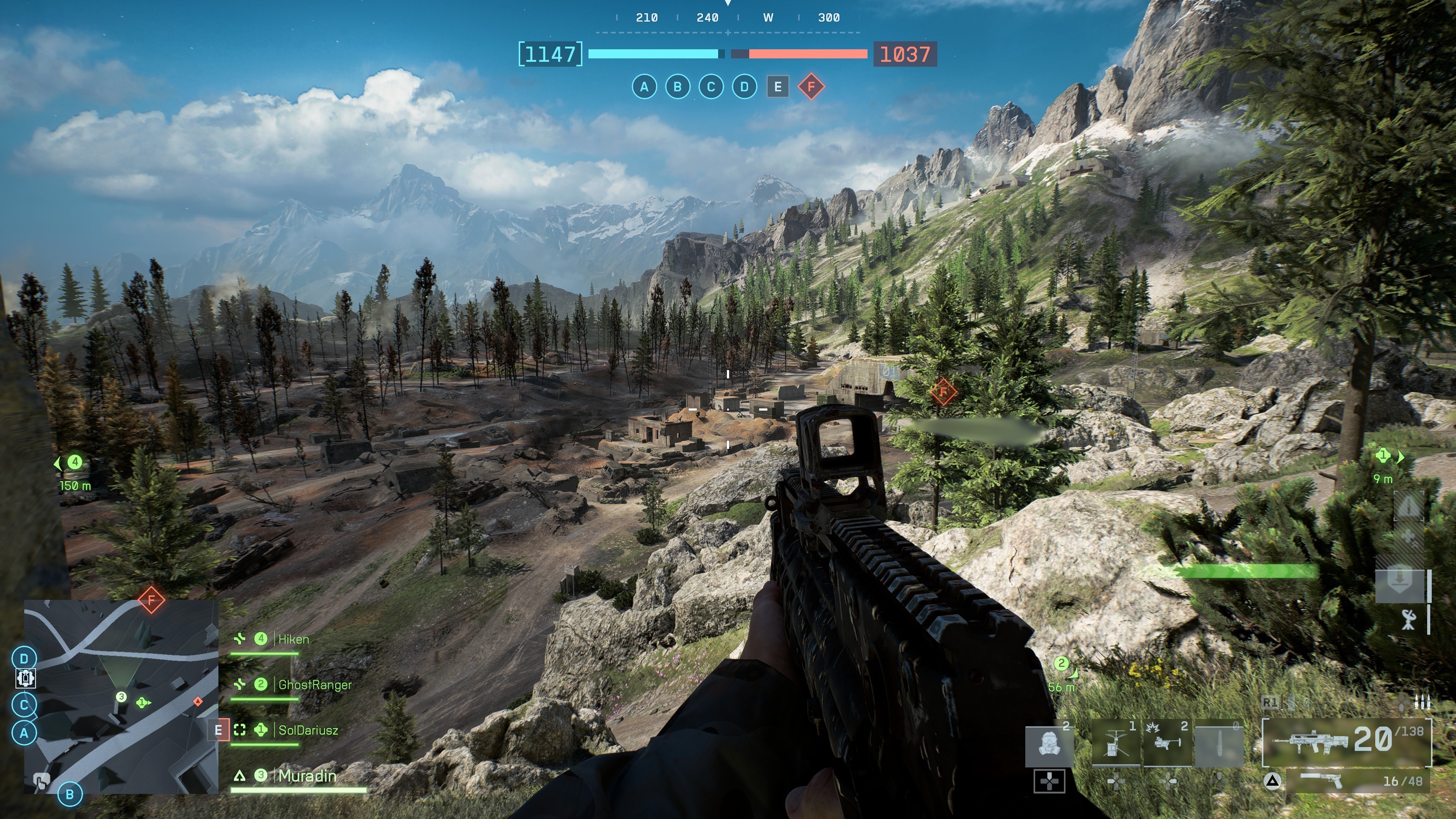The height and width of the screenshot is (819, 1456).
Task: Switch to the primary assault rifle slot
Action: pos(1346,741)
